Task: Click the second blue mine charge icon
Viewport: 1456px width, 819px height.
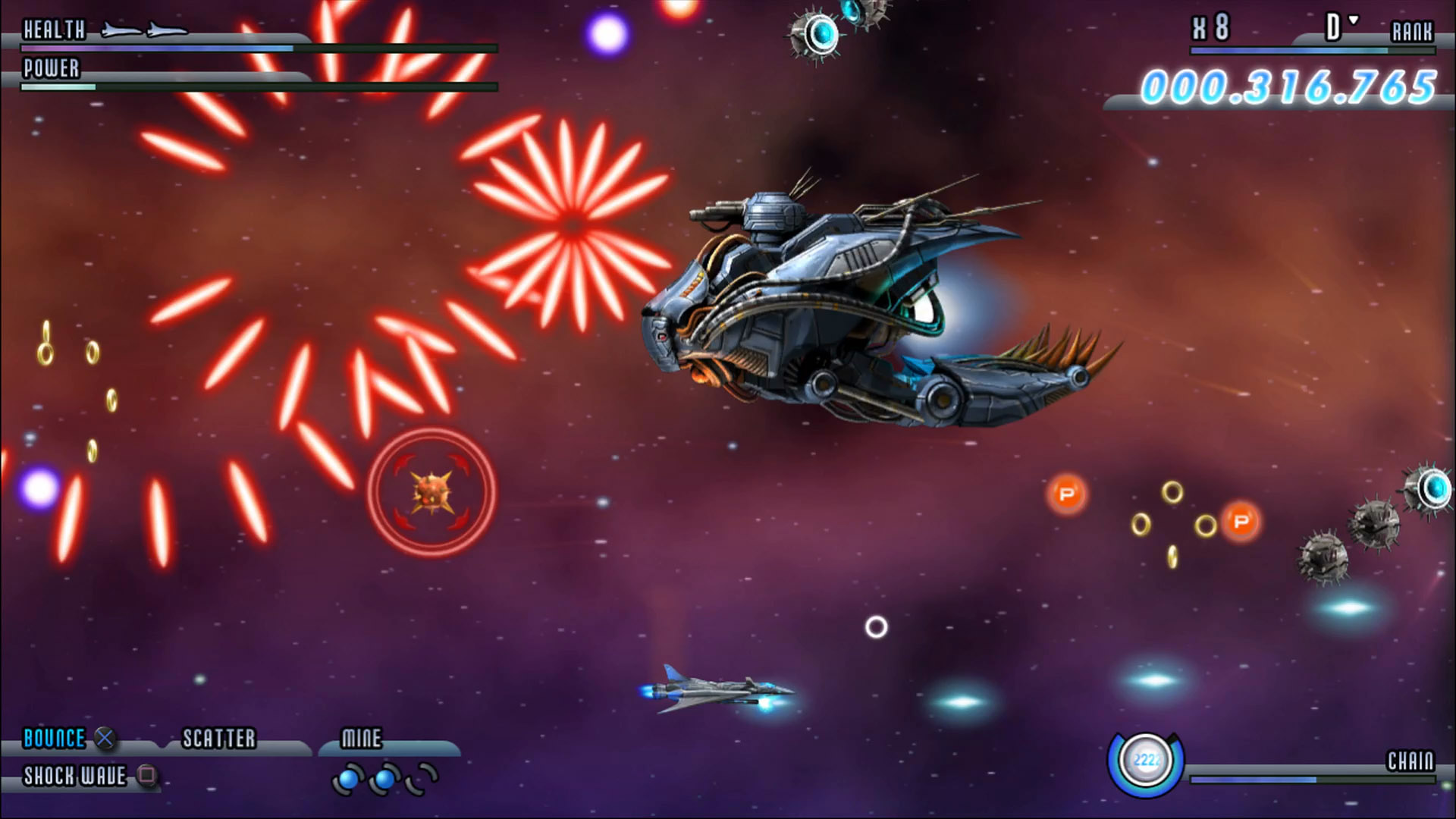Action: click(x=384, y=778)
